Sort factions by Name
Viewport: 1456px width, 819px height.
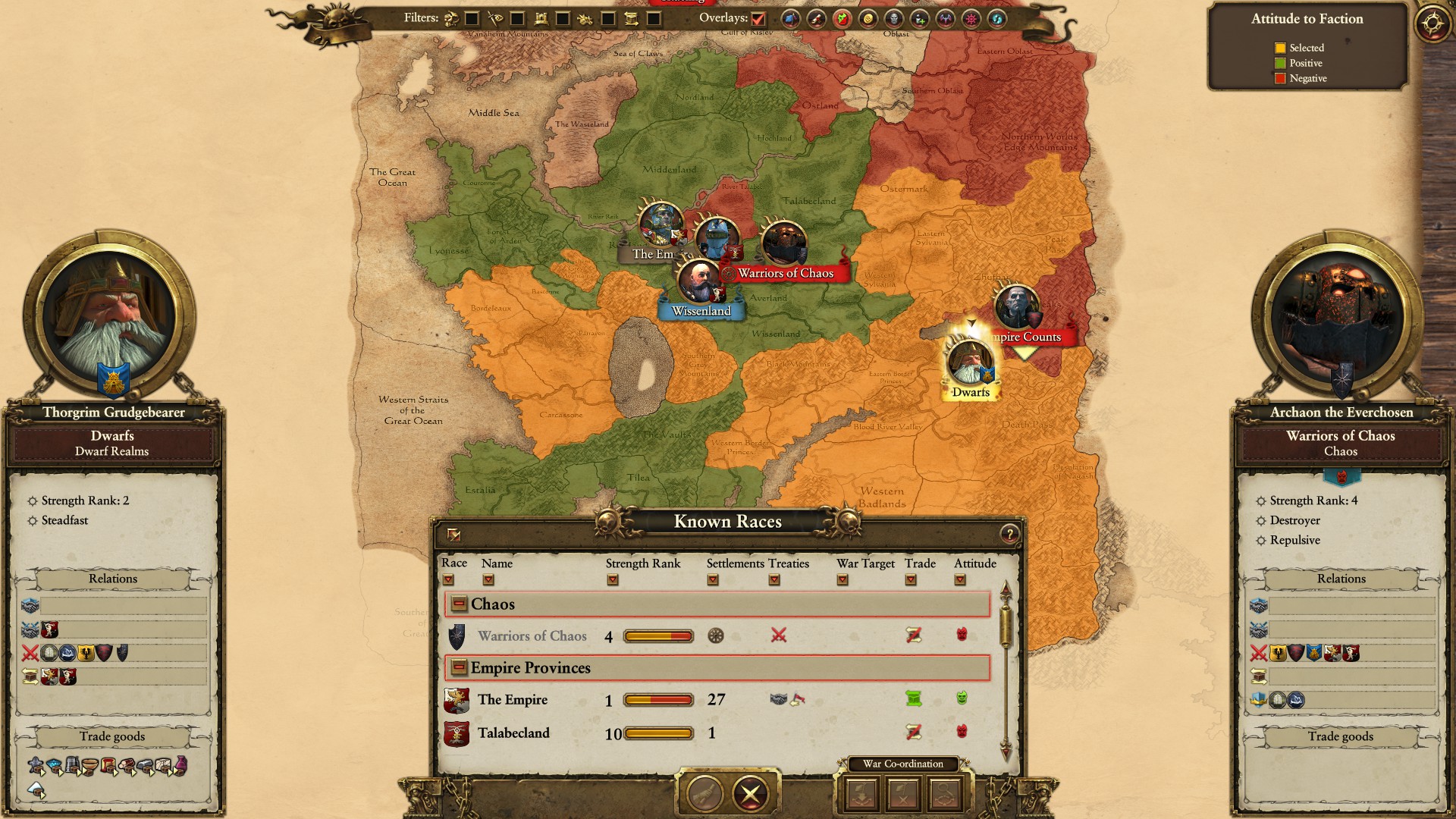488,580
